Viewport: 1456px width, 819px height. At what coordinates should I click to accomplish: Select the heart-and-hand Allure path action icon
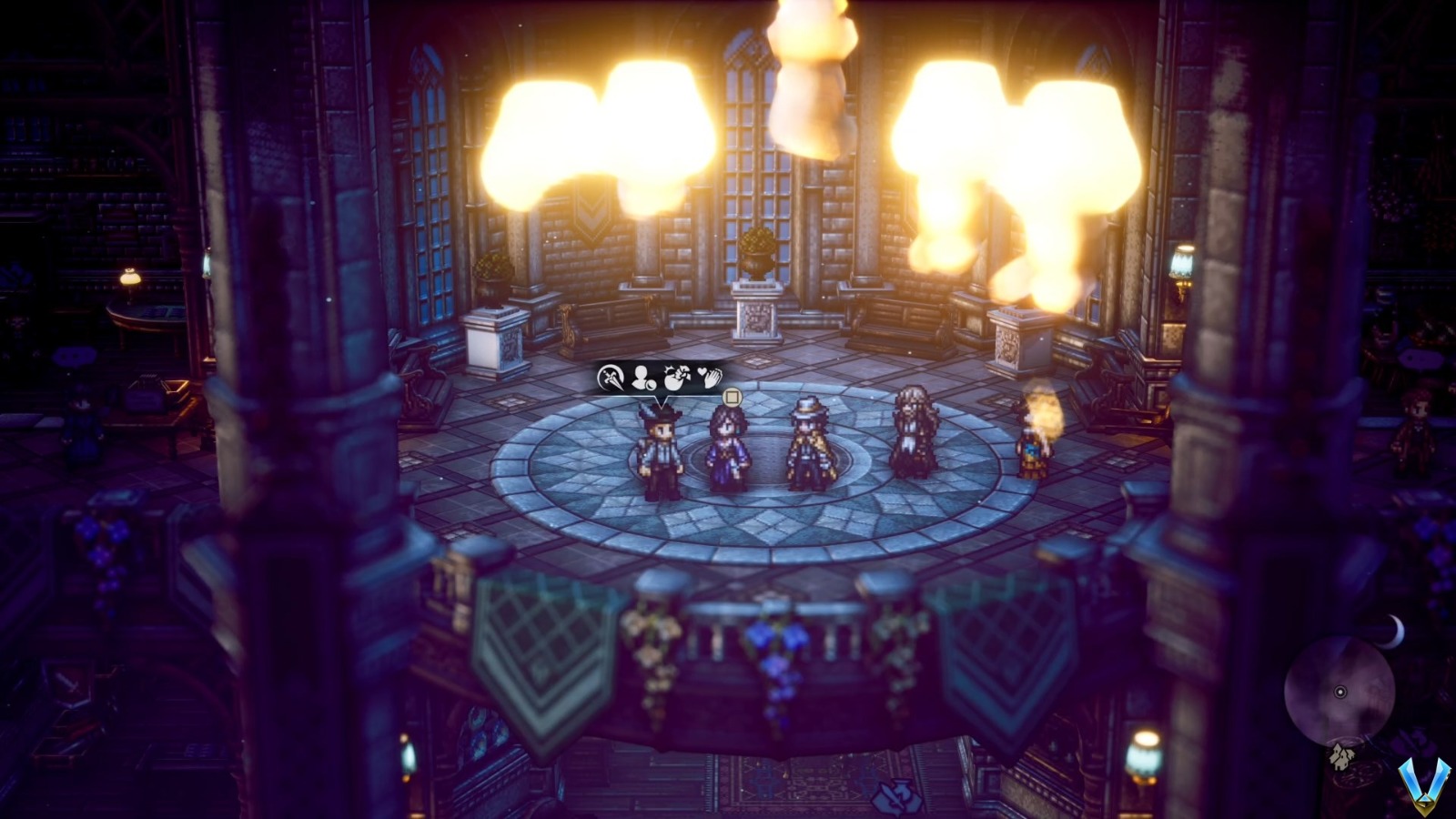712,379
